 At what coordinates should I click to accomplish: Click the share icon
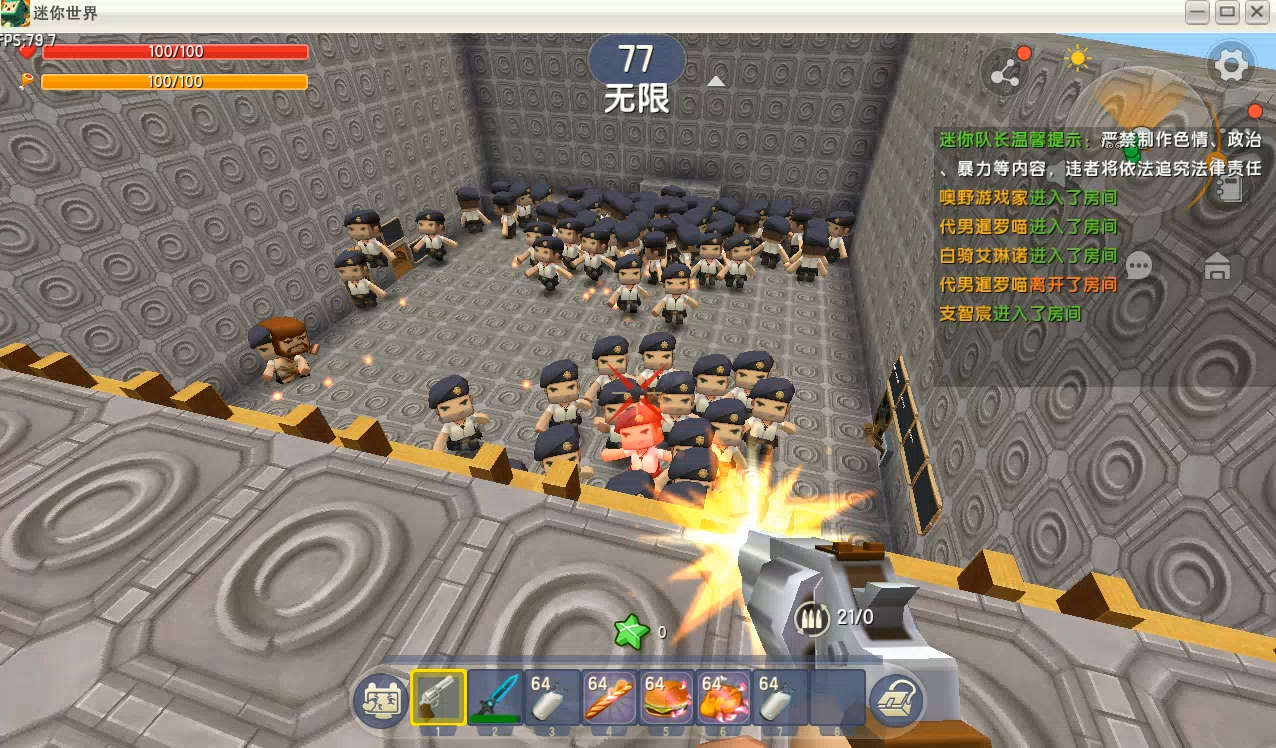pyautogui.click(x=1004, y=73)
